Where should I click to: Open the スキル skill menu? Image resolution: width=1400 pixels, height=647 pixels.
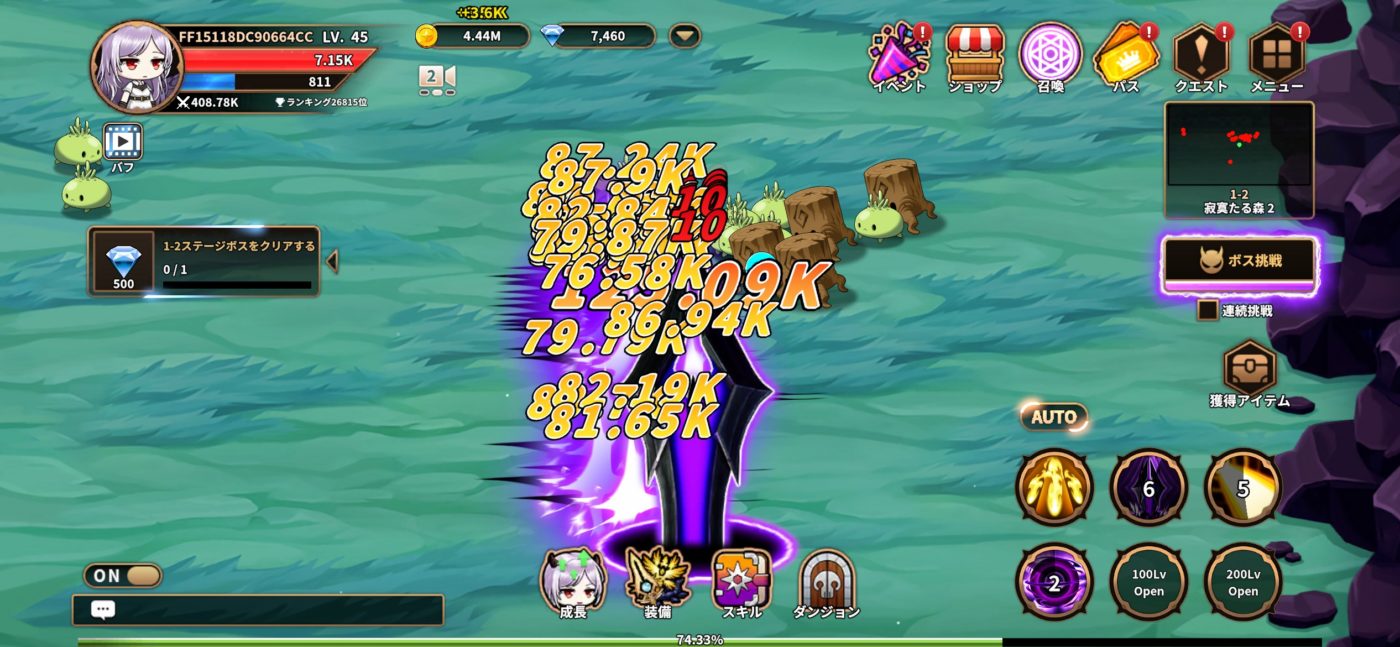pos(741,581)
